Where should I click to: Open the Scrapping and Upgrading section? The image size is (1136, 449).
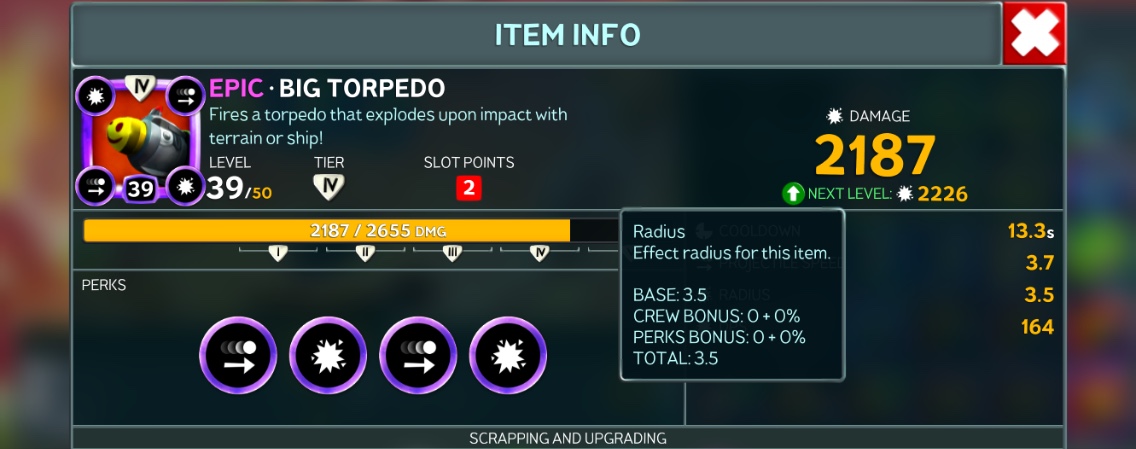(x=567, y=438)
